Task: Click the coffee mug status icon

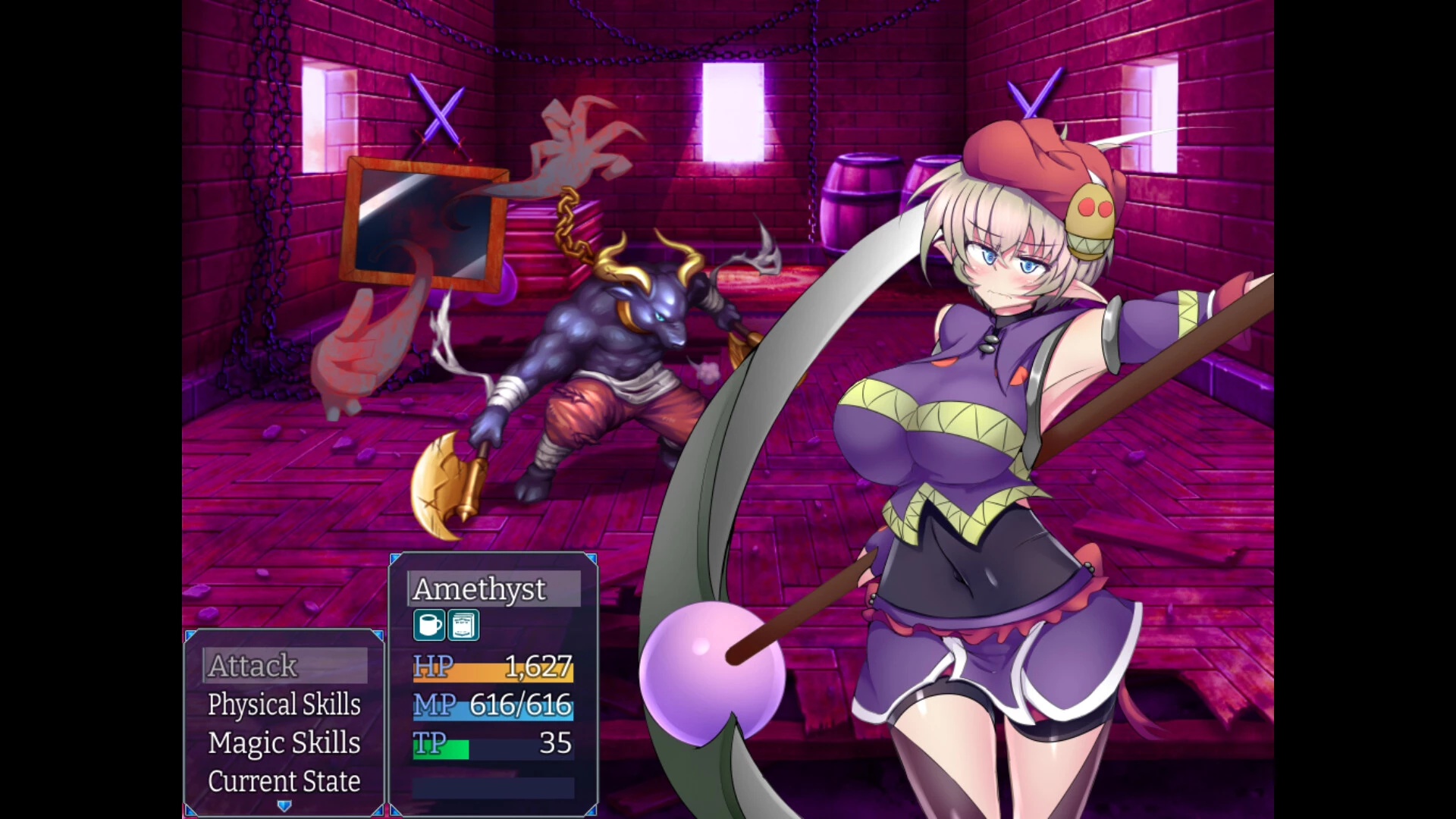Action: [429, 626]
